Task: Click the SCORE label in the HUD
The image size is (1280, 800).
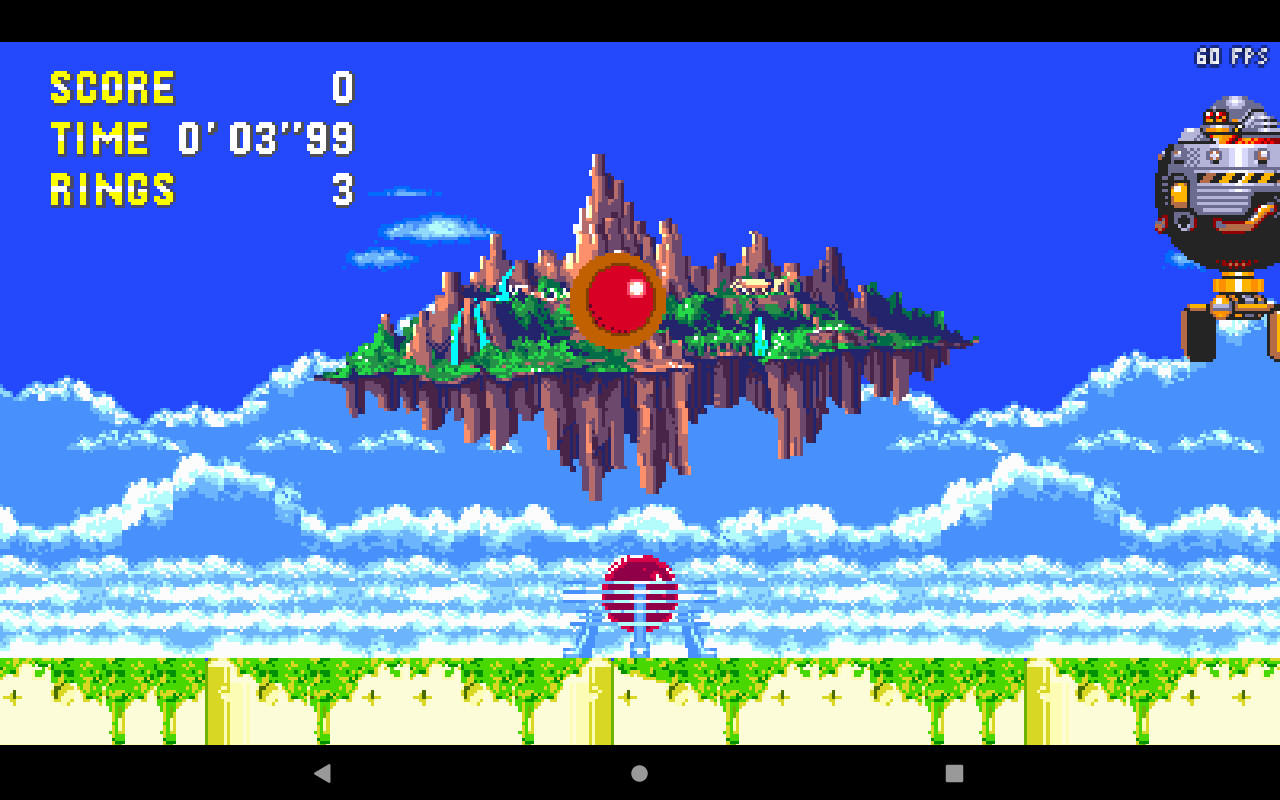Action: point(112,88)
